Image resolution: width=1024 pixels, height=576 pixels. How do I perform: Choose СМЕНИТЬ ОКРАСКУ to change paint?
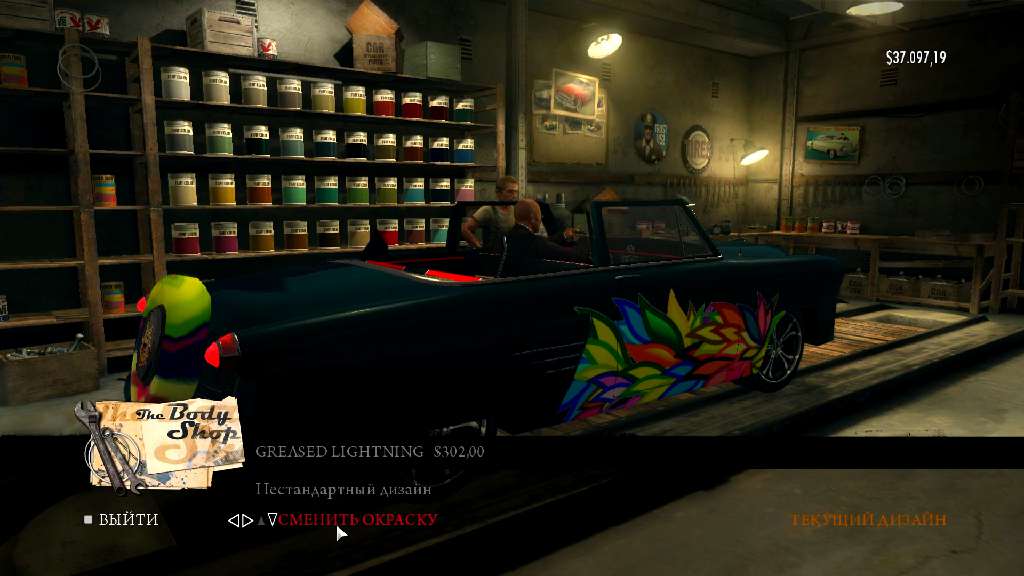coord(358,520)
